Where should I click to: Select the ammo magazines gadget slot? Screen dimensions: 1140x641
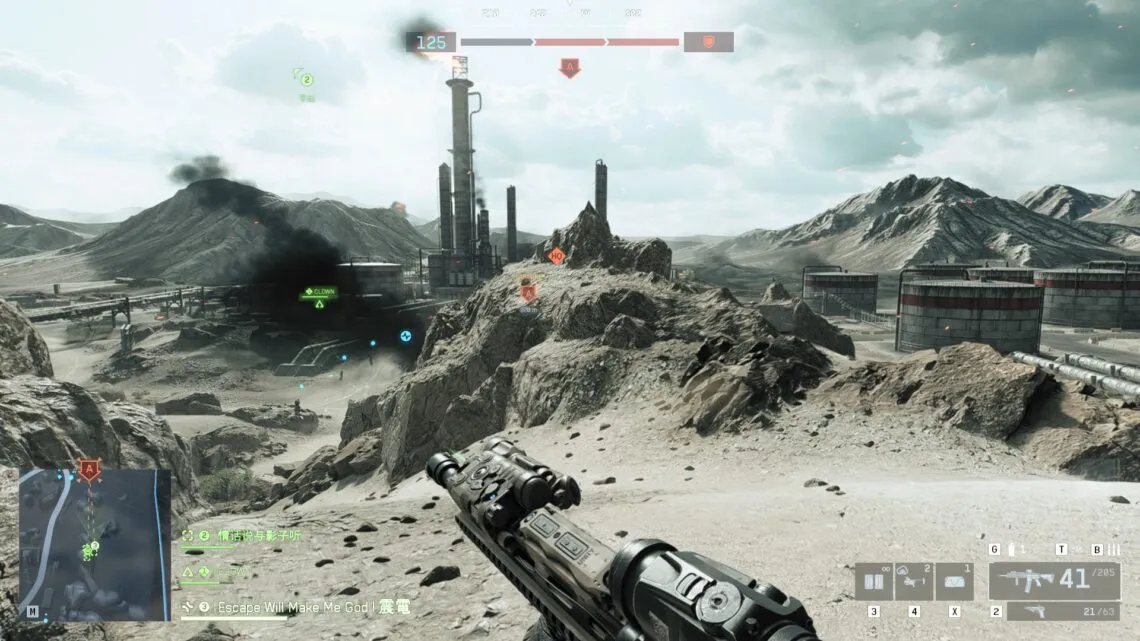pyautogui.click(x=873, y=581)
